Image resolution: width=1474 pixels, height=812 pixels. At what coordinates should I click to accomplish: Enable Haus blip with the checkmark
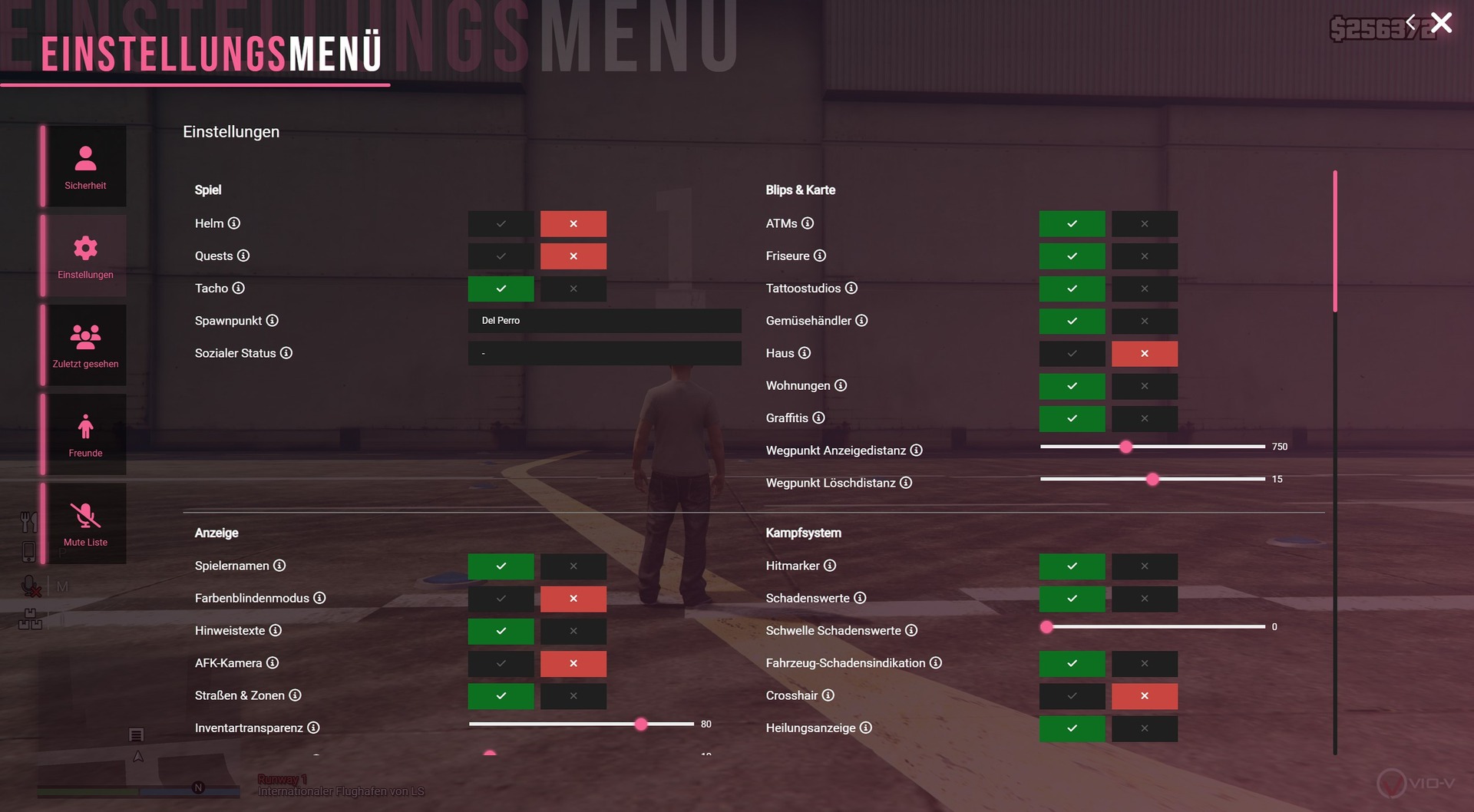(x=1072, y=354)
